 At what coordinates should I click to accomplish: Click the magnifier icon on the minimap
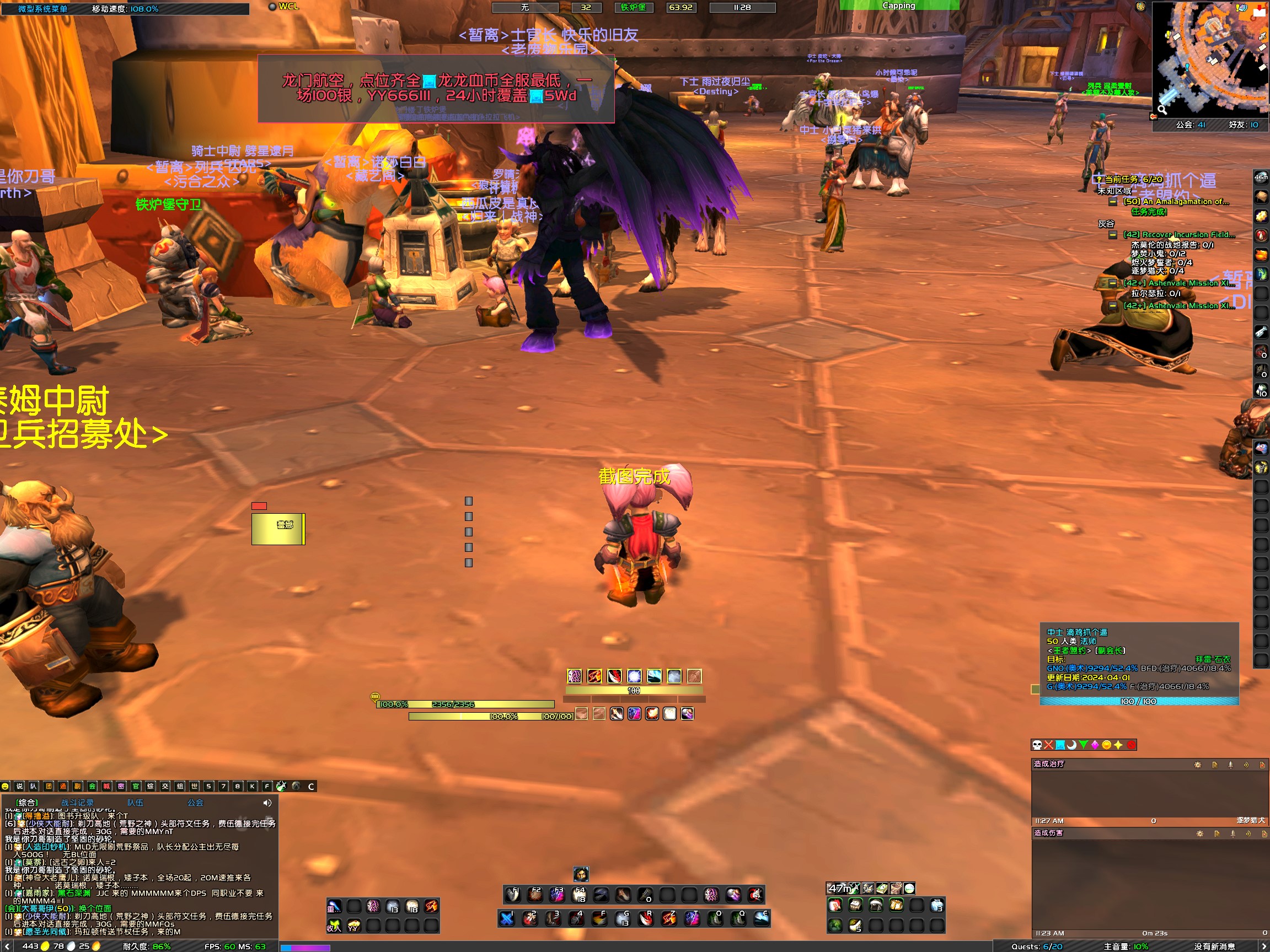point(1161,109)
